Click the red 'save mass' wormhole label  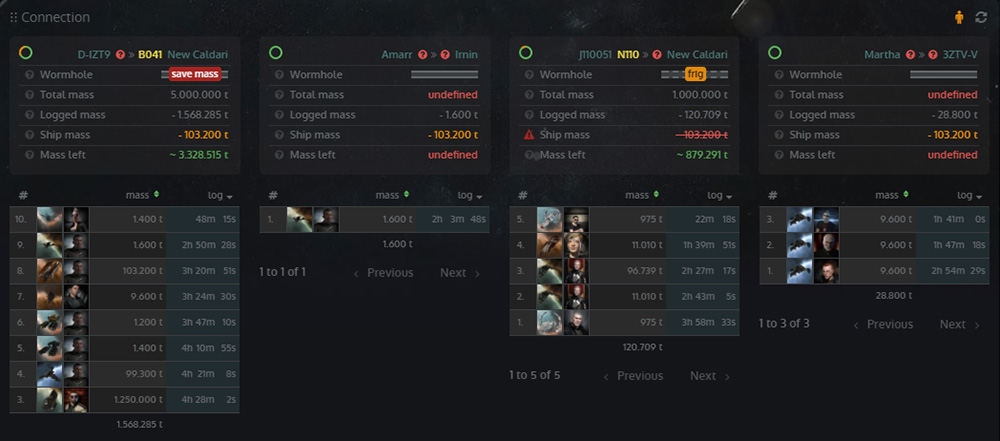pos(195,74)
